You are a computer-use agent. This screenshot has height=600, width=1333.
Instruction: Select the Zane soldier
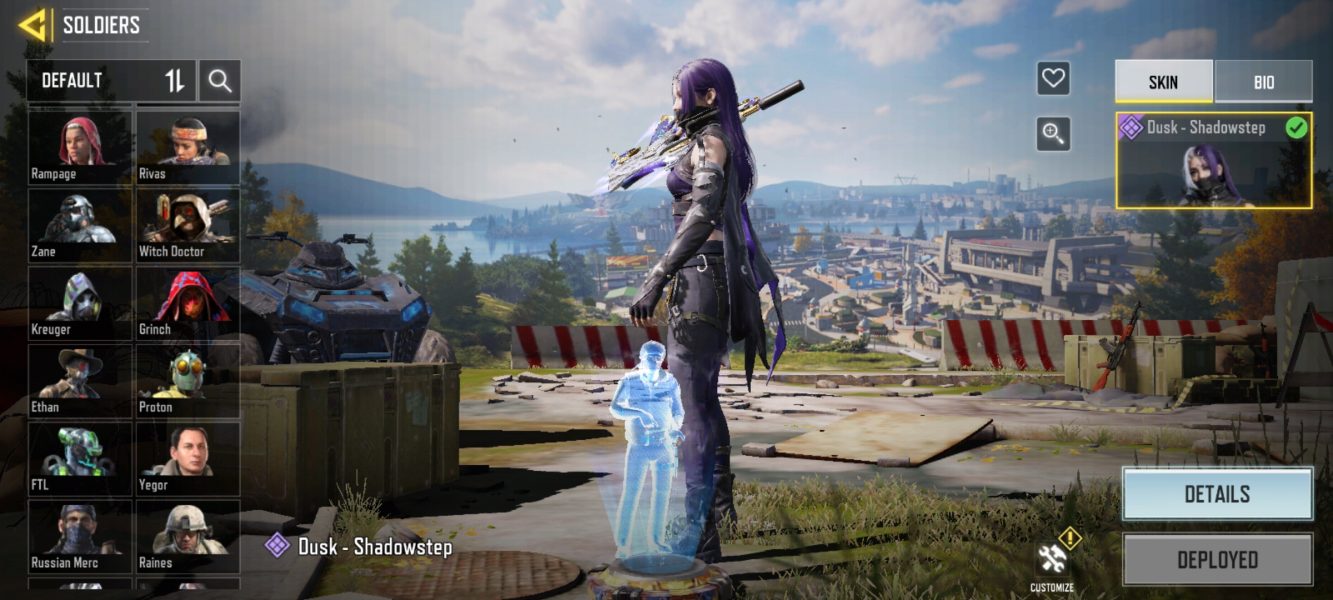coord(80,224)
